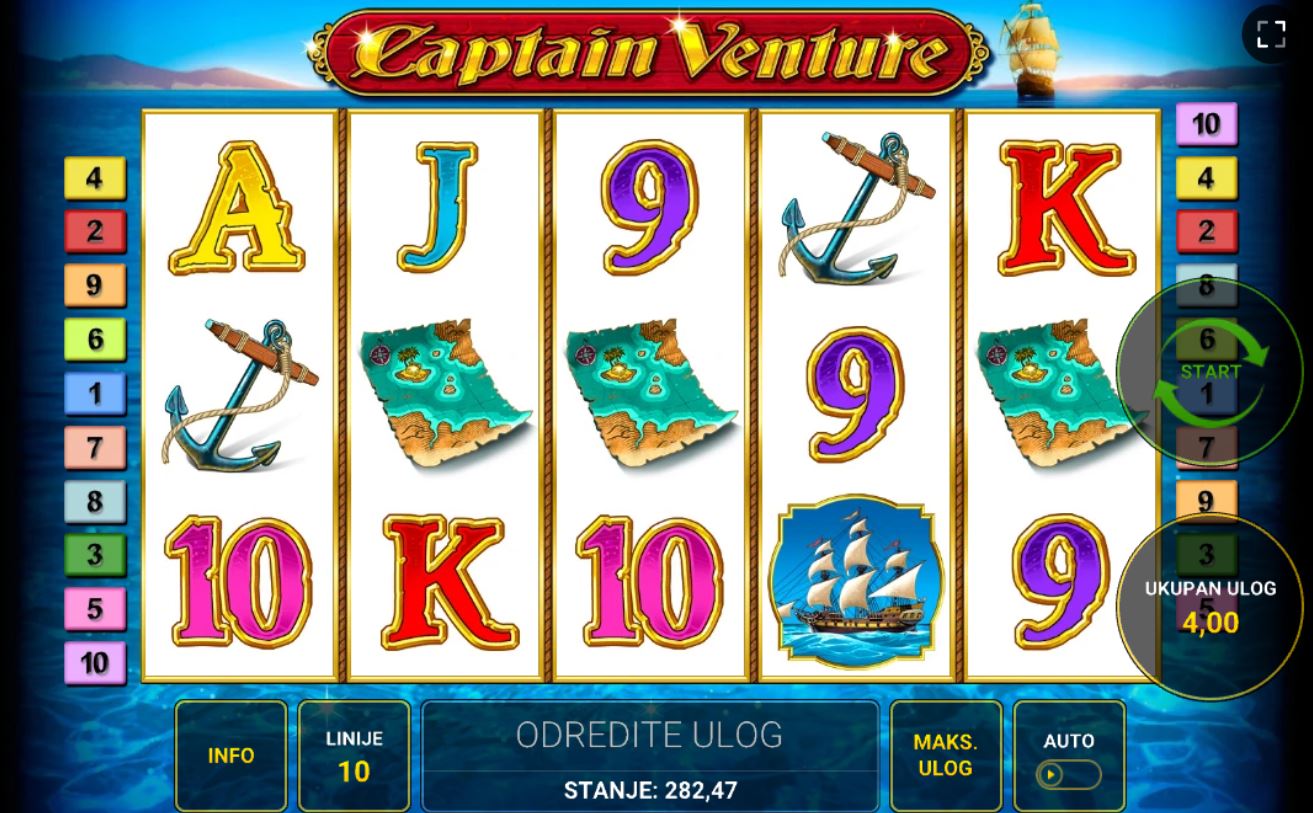Screen dimensions: 1313x813
Task: Open the INFO paytable panel
Action: click(231, 756)
